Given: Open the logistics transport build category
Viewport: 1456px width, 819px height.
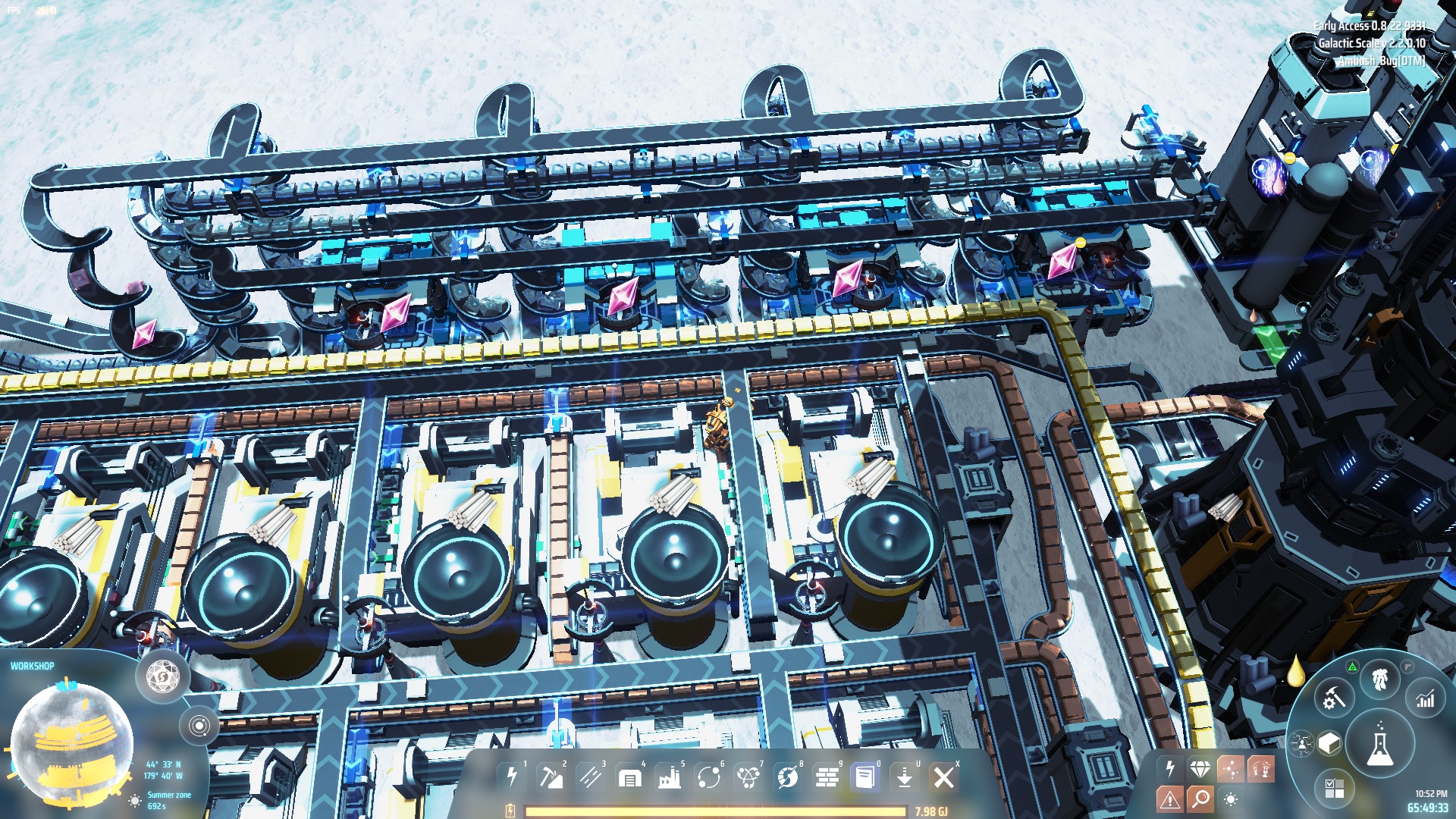Looking at the screenshot, I should [709, 777].
